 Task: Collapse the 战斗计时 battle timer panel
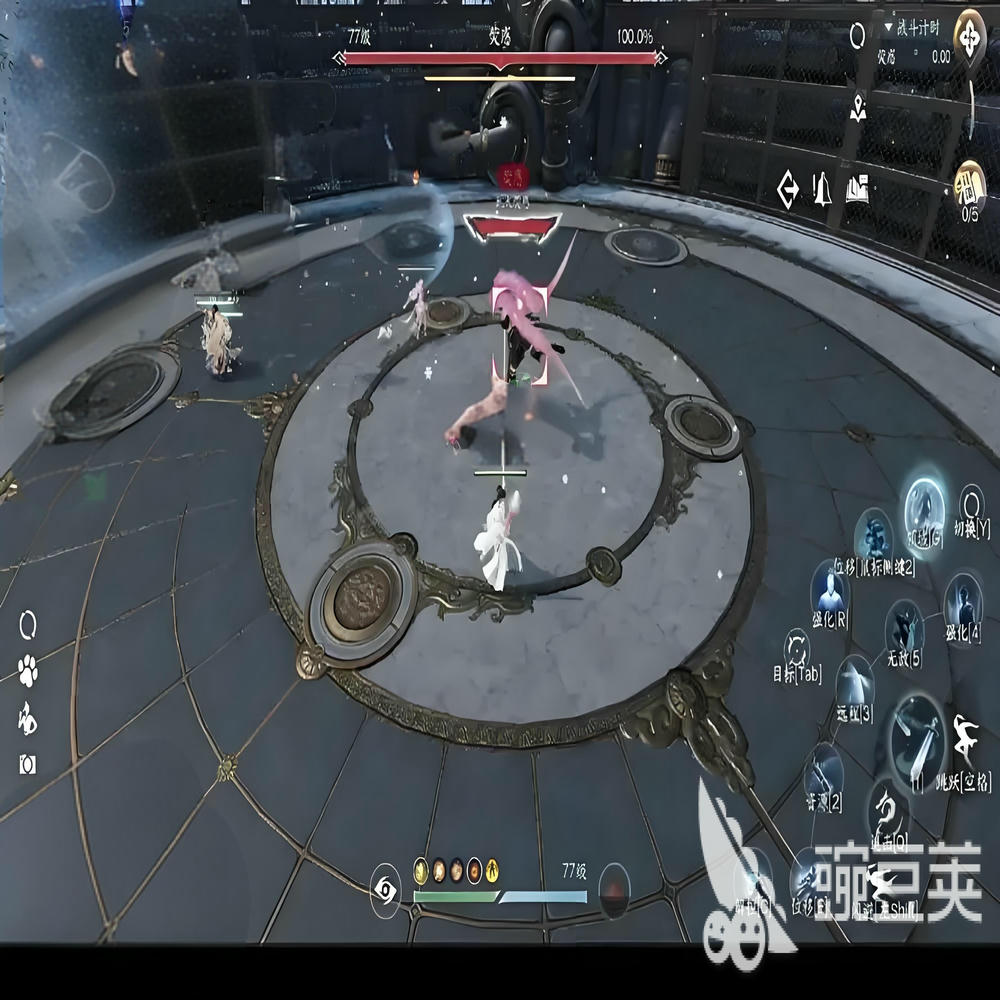[x=889, y=27]
